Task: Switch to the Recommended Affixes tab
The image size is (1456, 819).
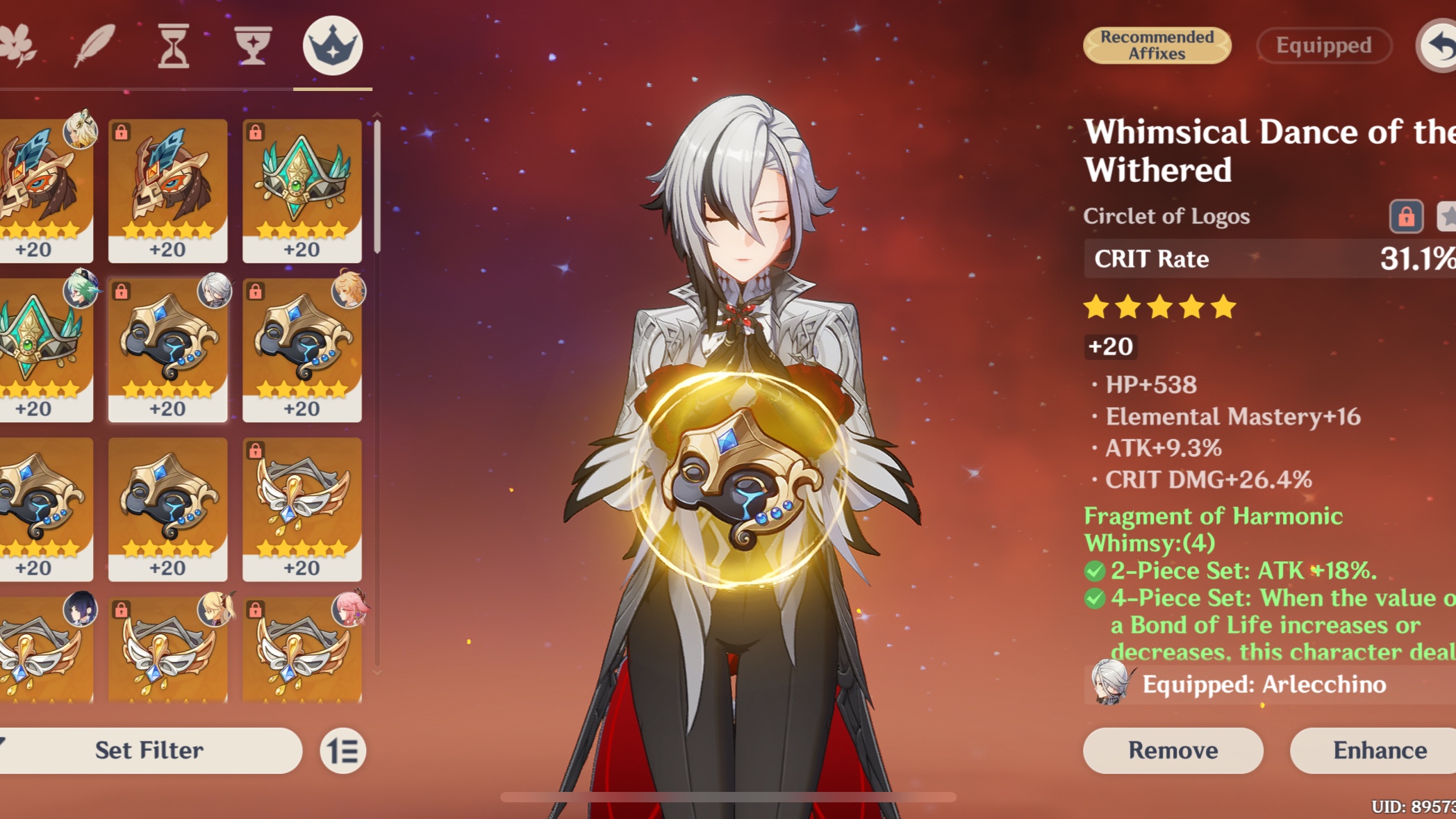Action: [1157, 46]
